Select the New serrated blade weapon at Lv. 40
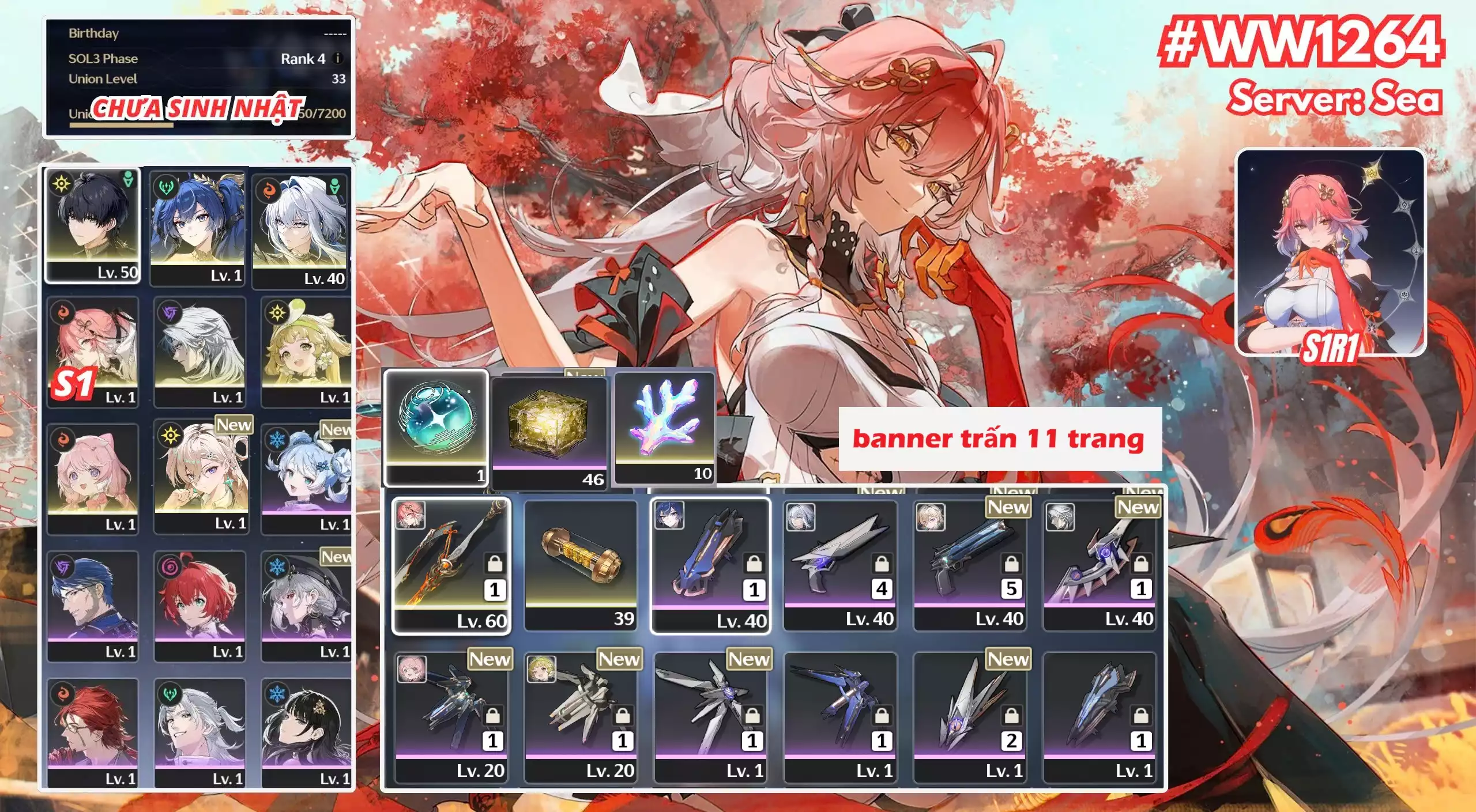1476x812 pixels. pos(1098,568)
